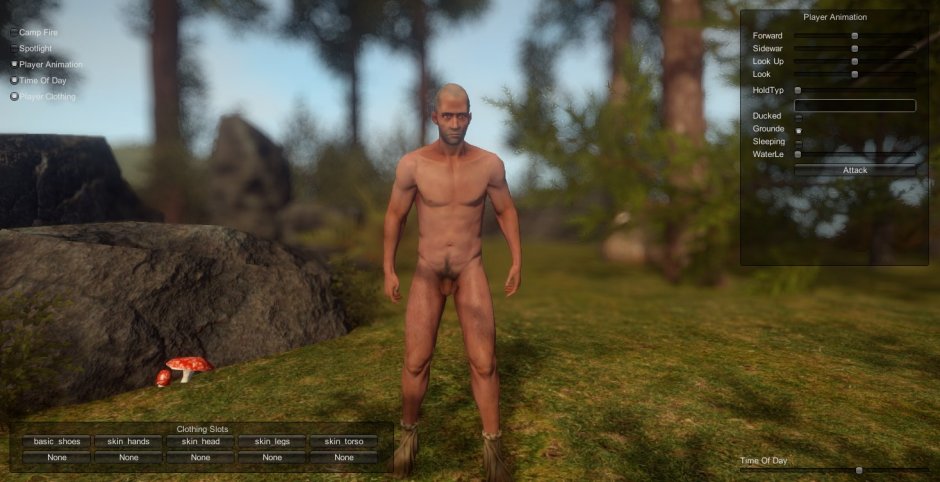The width and height of the screenshot is (940, 482).
Task: Click the Sideways slider handle
Action: click(x=855, y=48)
